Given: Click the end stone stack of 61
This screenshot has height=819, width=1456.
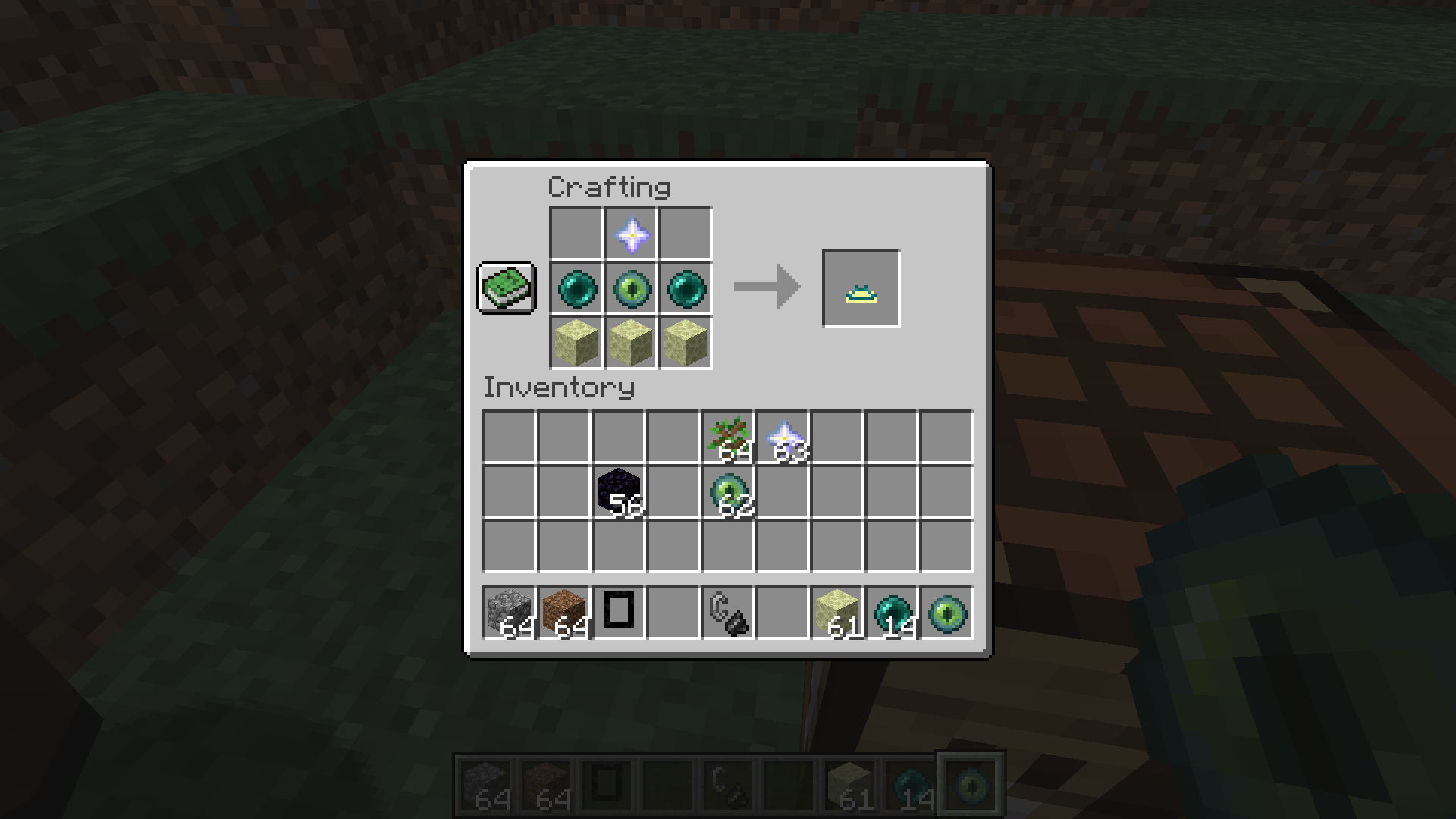Looking at the screenshot, I should click(837, 613).
